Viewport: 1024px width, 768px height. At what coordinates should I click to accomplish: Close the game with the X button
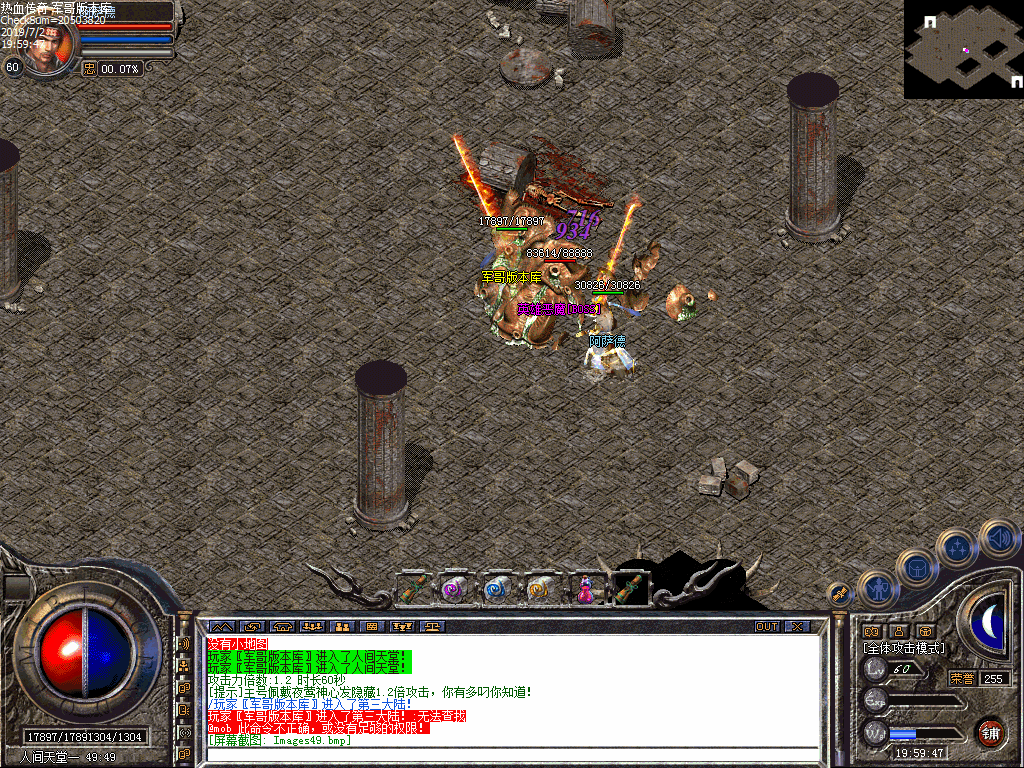pyautogui.click(x=796, y=627)
